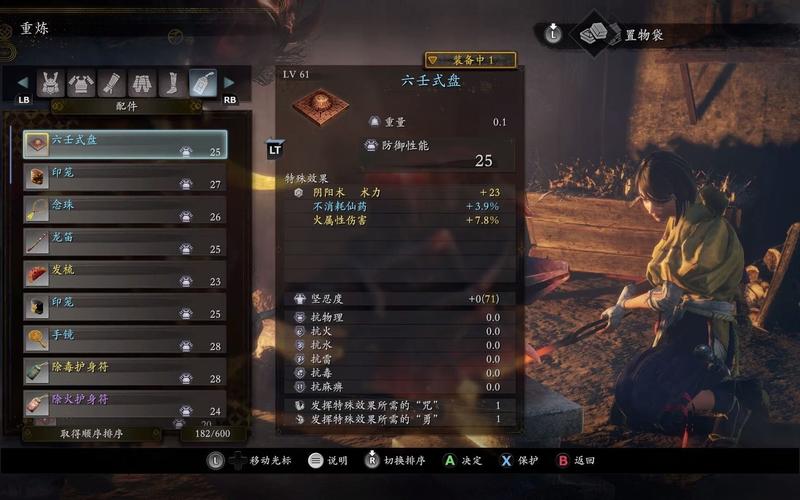Select the 六壬式盘 accessory row
Viewport: 800px width, 500px height.
125,145
